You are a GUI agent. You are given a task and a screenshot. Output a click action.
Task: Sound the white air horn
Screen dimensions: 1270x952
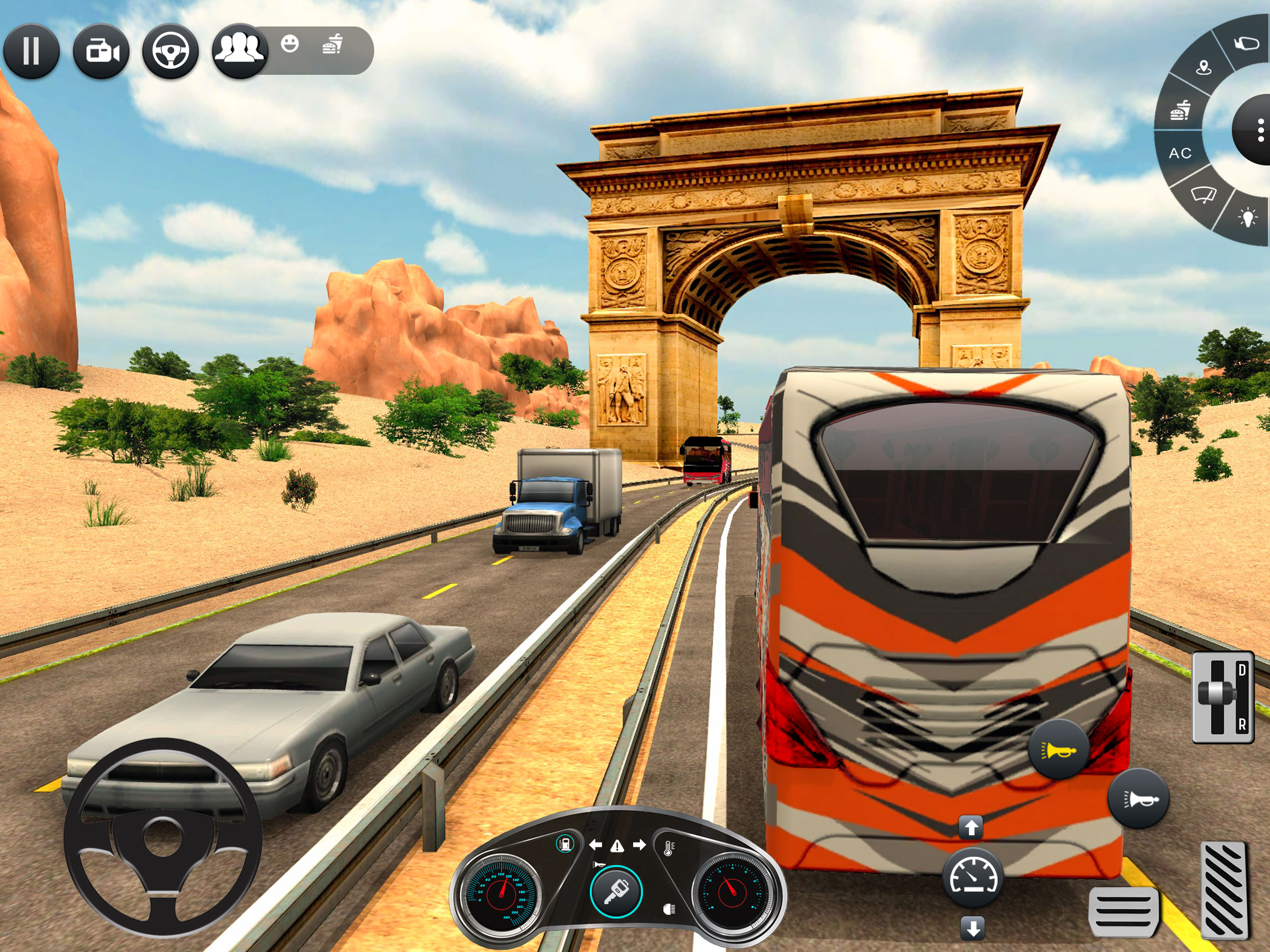[1138, 798]
